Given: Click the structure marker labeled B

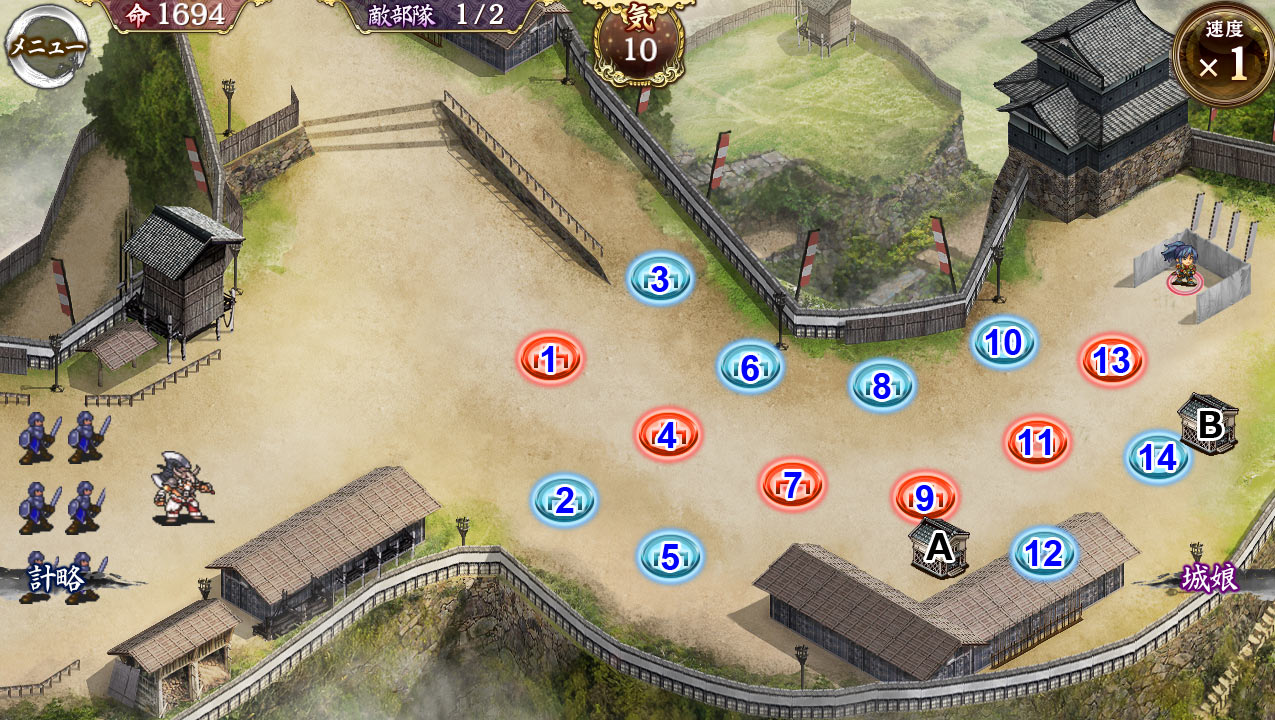Looking at the screenshot, I should [1209, 424].
